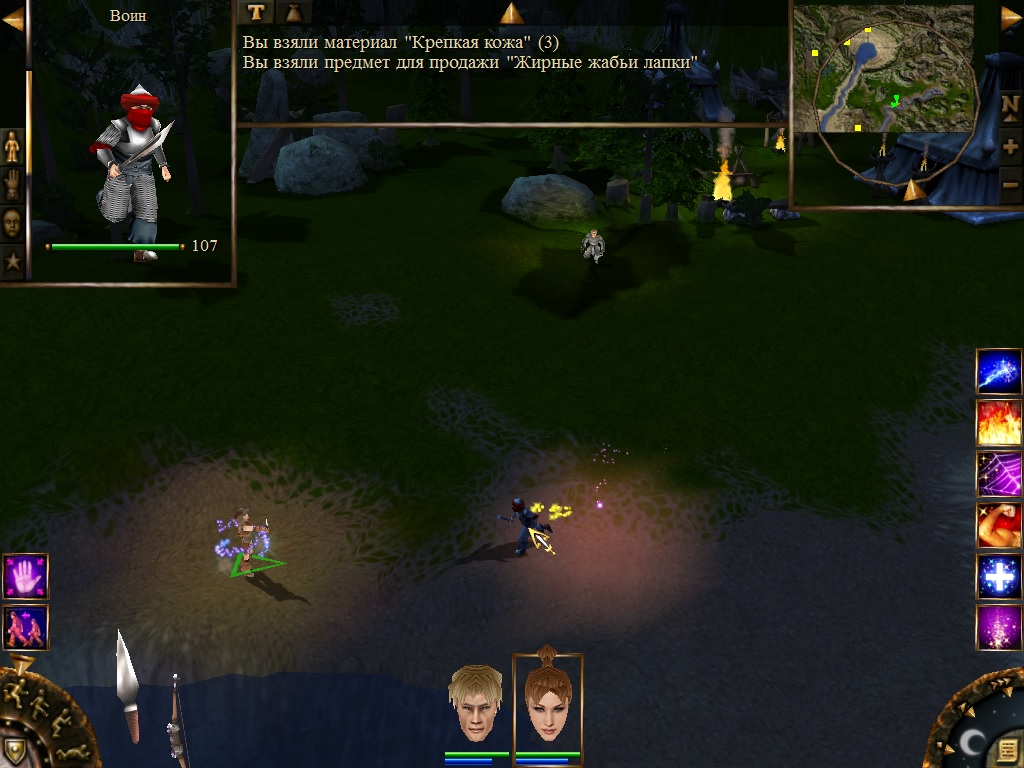Show the face tab on target panel

click(x=13, y=223)
